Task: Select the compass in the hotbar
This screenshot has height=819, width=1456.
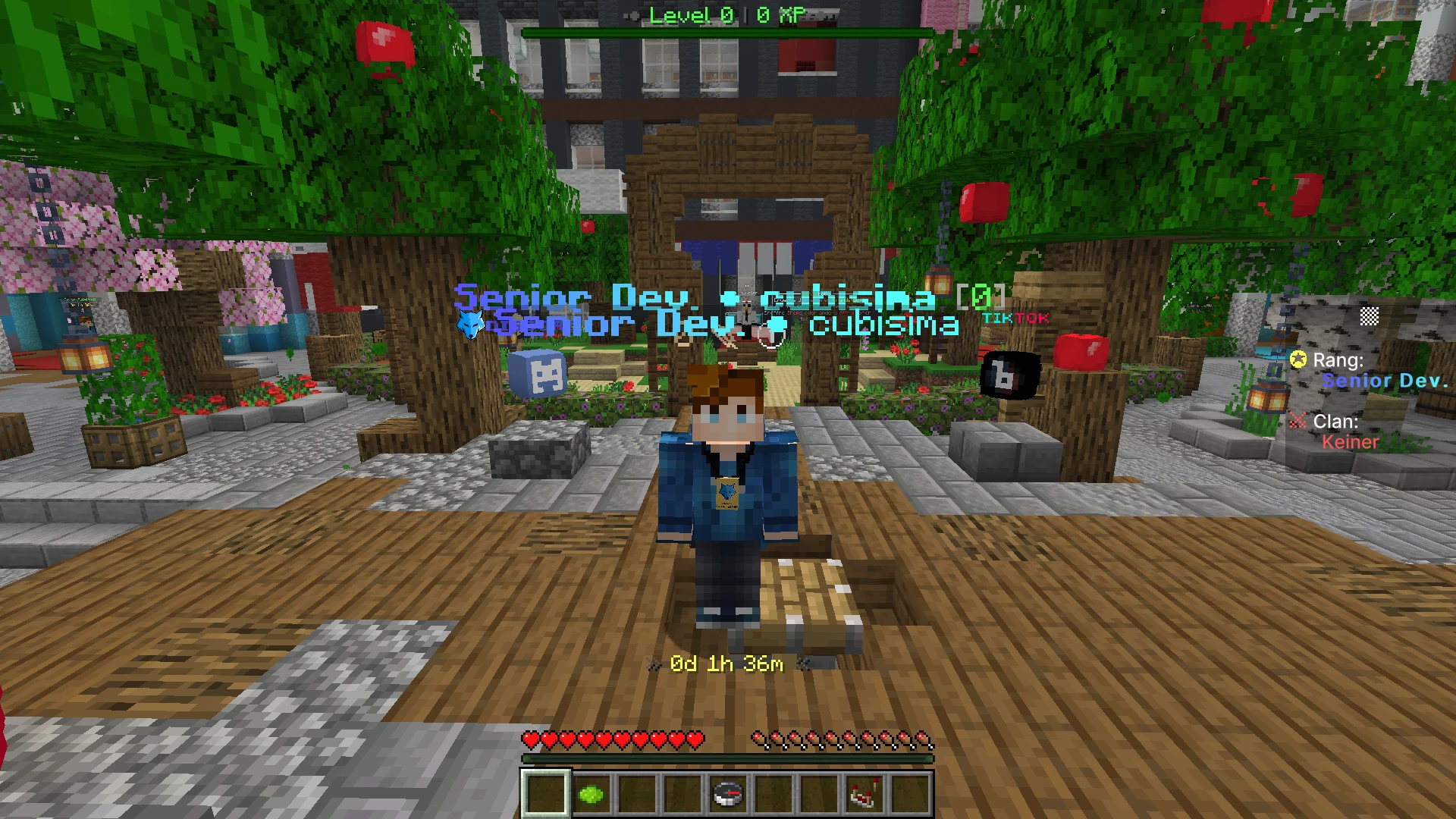Action: pyautogui.click(x=726, y=794)
